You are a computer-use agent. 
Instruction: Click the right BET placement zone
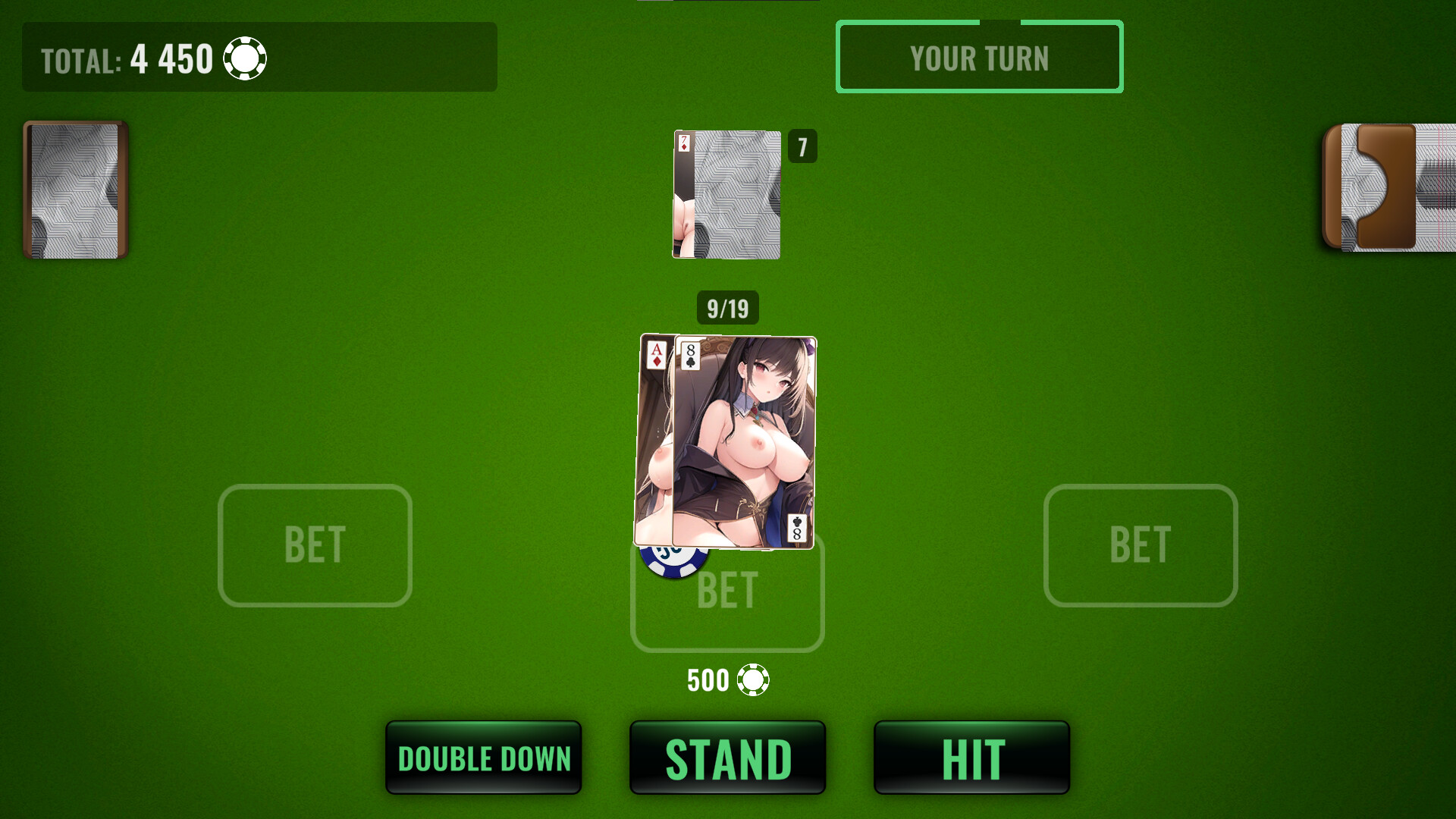point(1140,545)
